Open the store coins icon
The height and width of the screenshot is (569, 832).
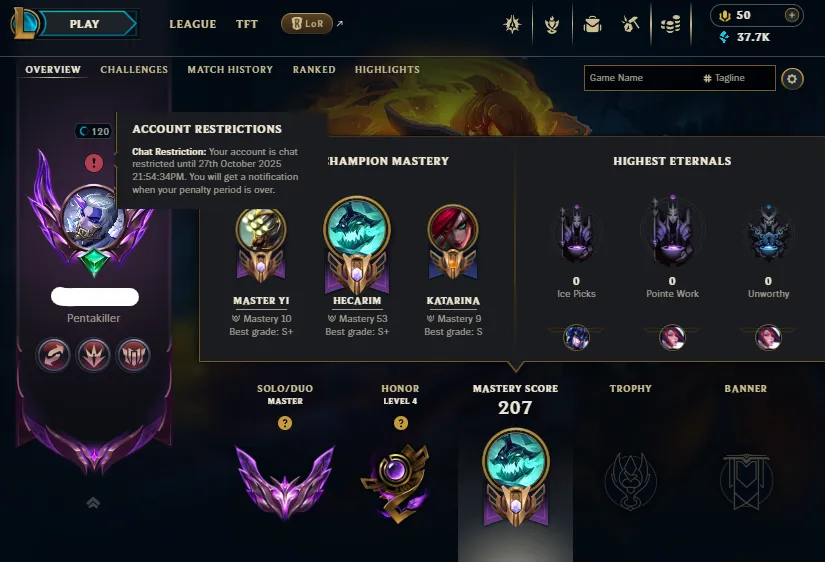tap(672, 24)
